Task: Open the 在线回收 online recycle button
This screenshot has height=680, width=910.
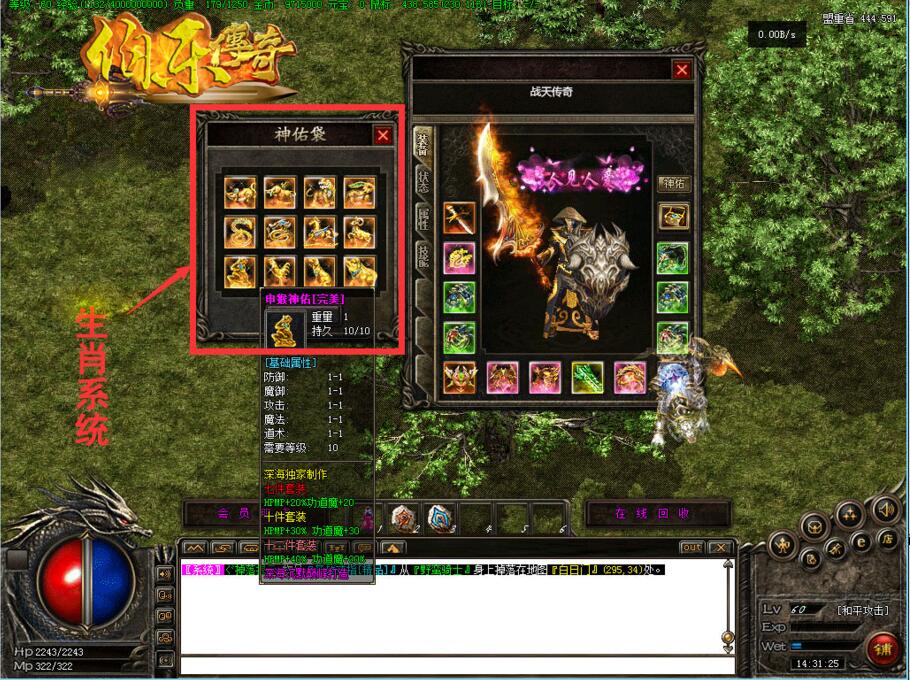Action: tap(651, 513)
